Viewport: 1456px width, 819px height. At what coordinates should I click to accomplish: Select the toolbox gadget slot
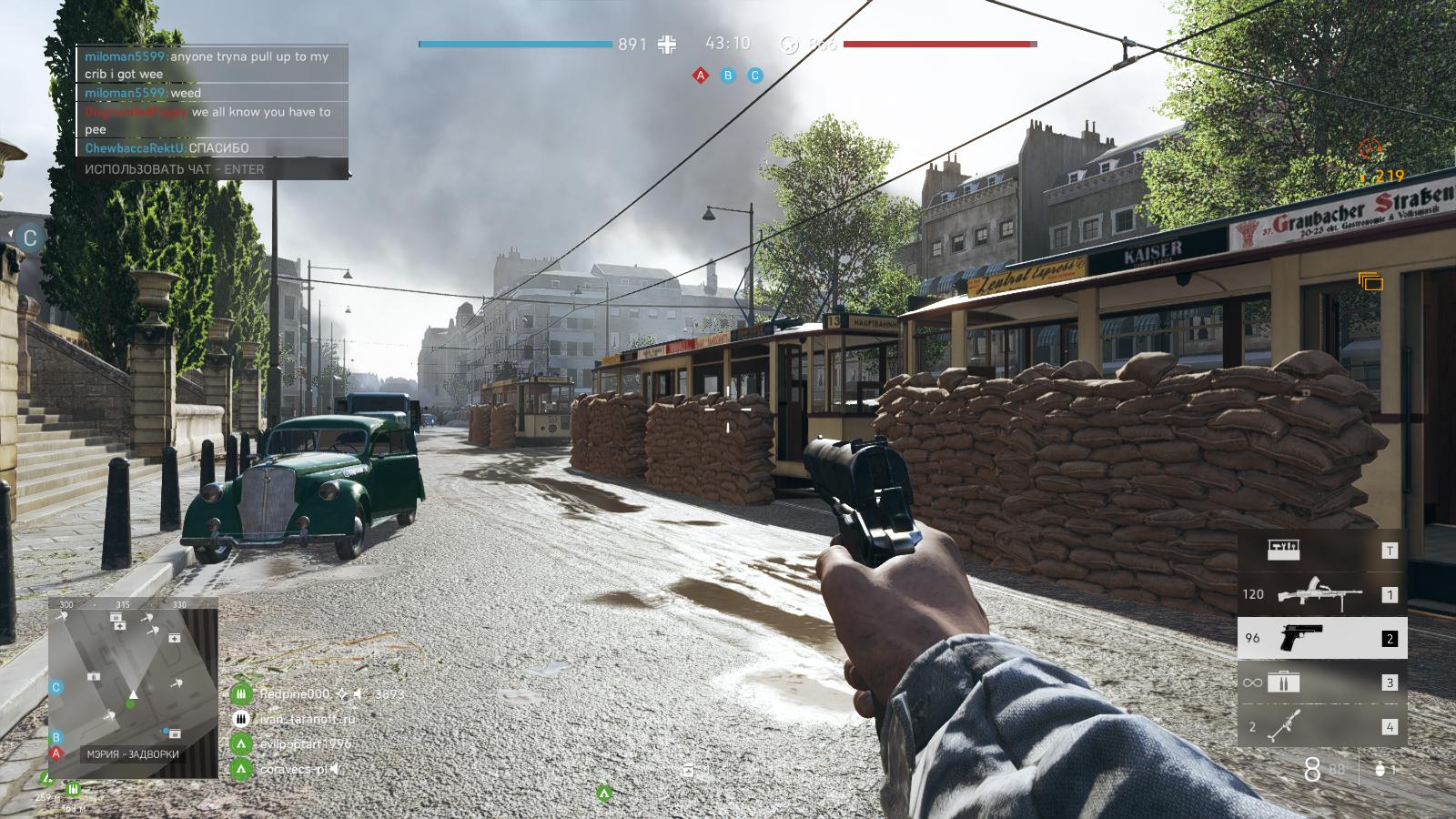1321,550
